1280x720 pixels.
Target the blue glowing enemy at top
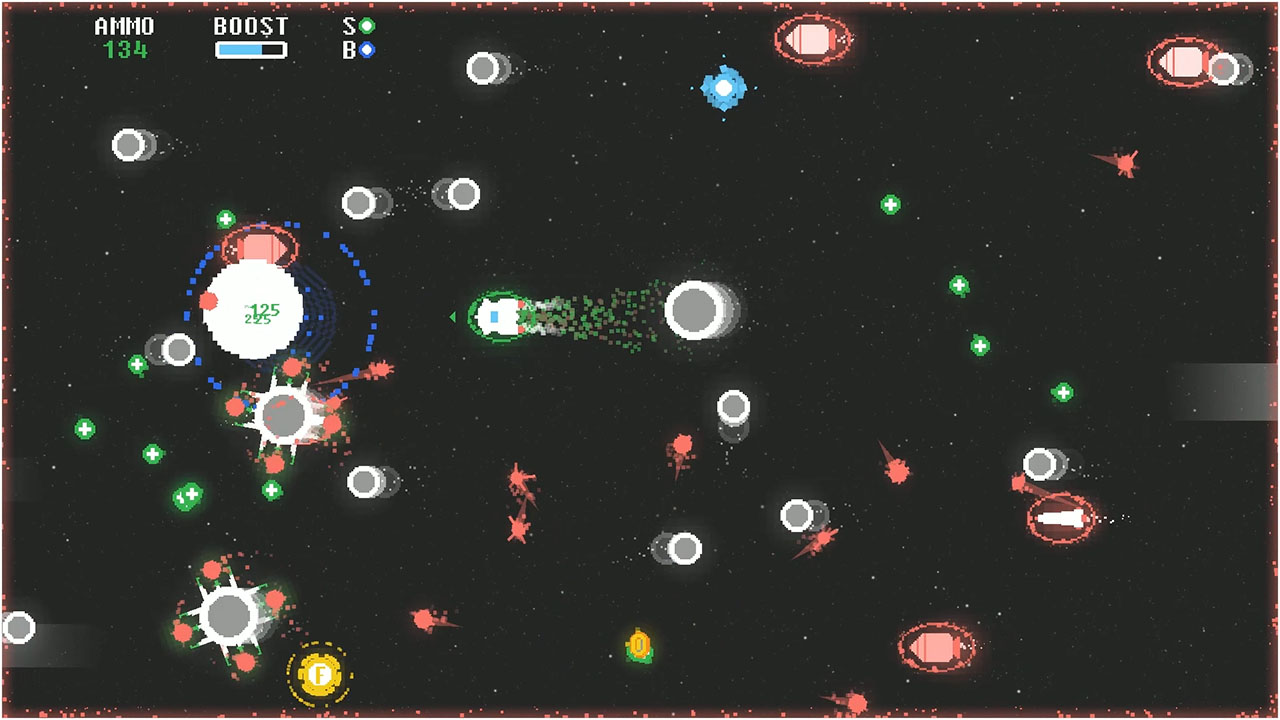point(723,90)
